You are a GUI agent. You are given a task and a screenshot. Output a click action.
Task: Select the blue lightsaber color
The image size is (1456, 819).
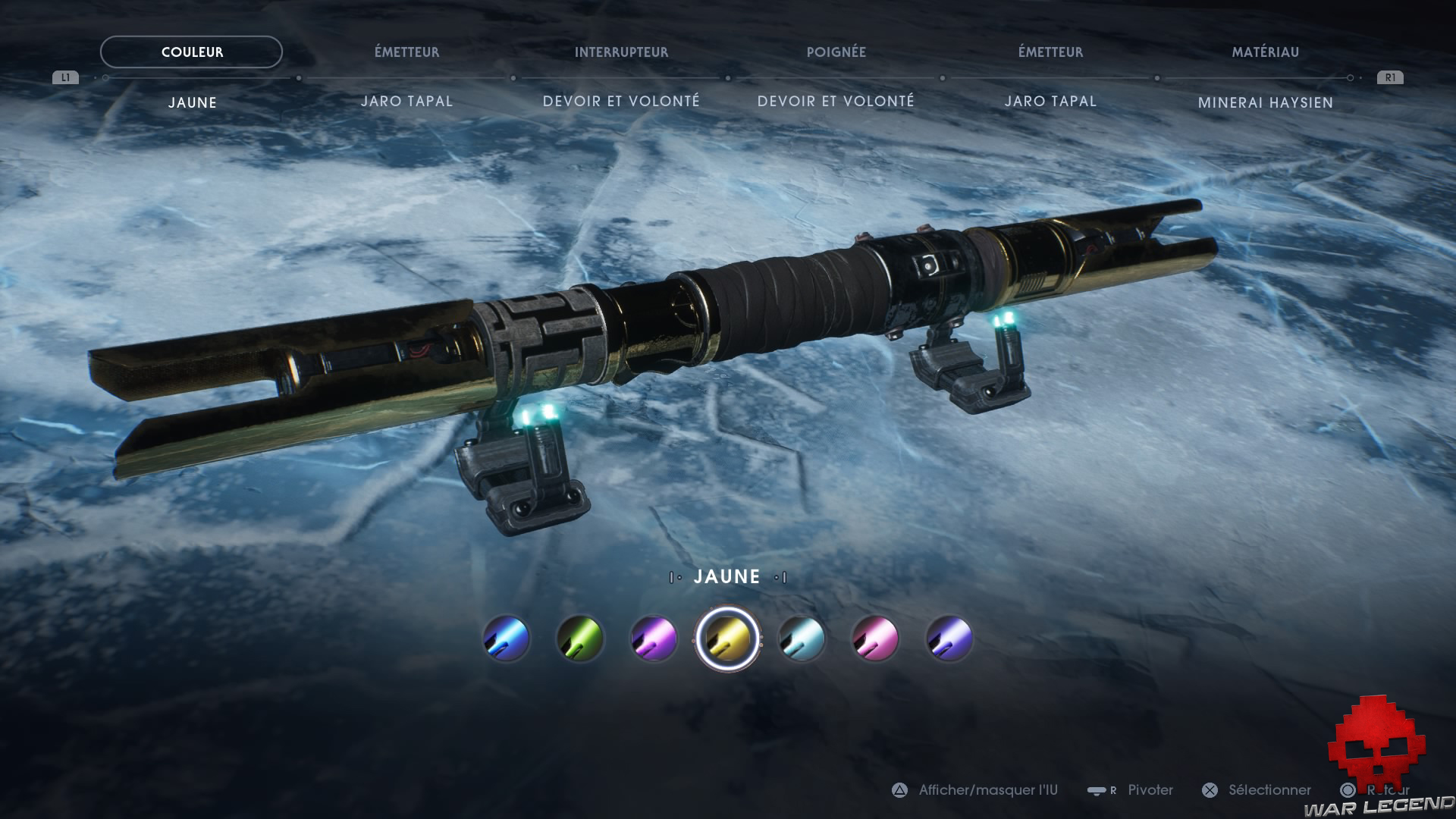507,639
